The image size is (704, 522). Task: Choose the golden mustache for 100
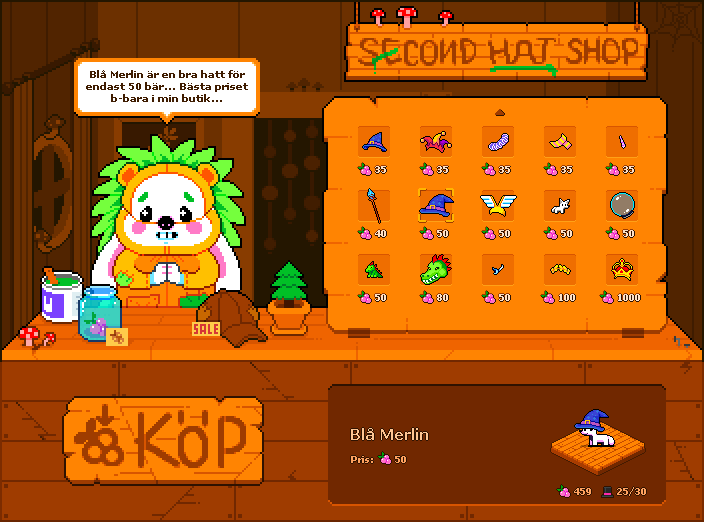(558, 270)
